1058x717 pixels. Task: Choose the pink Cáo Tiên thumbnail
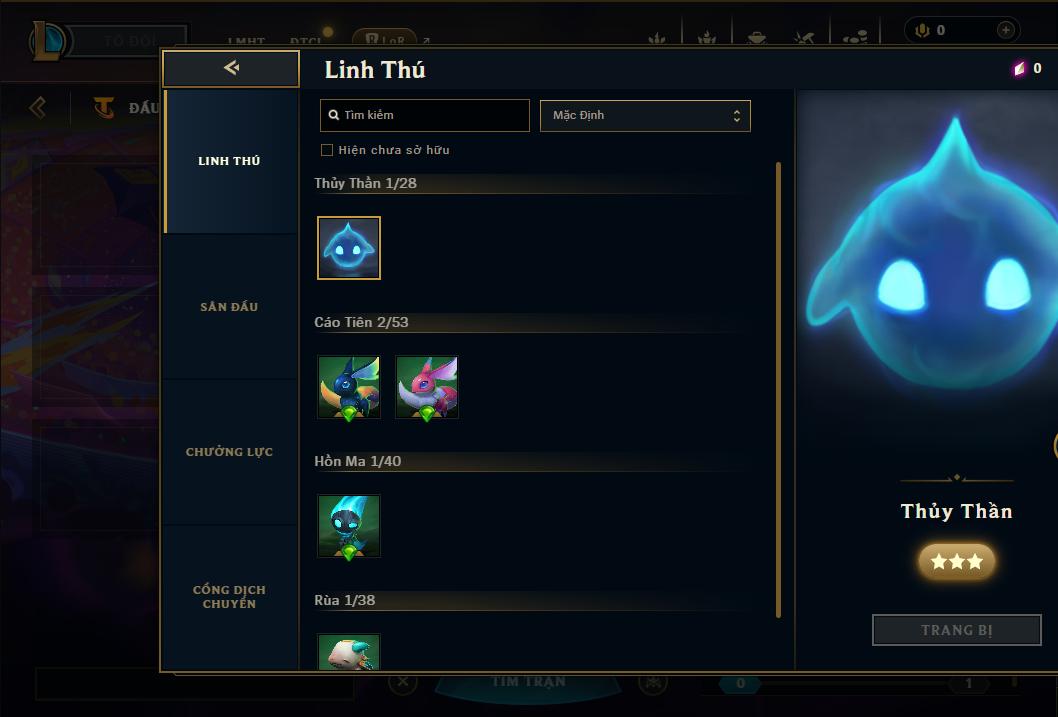click(x=427, y=387)
